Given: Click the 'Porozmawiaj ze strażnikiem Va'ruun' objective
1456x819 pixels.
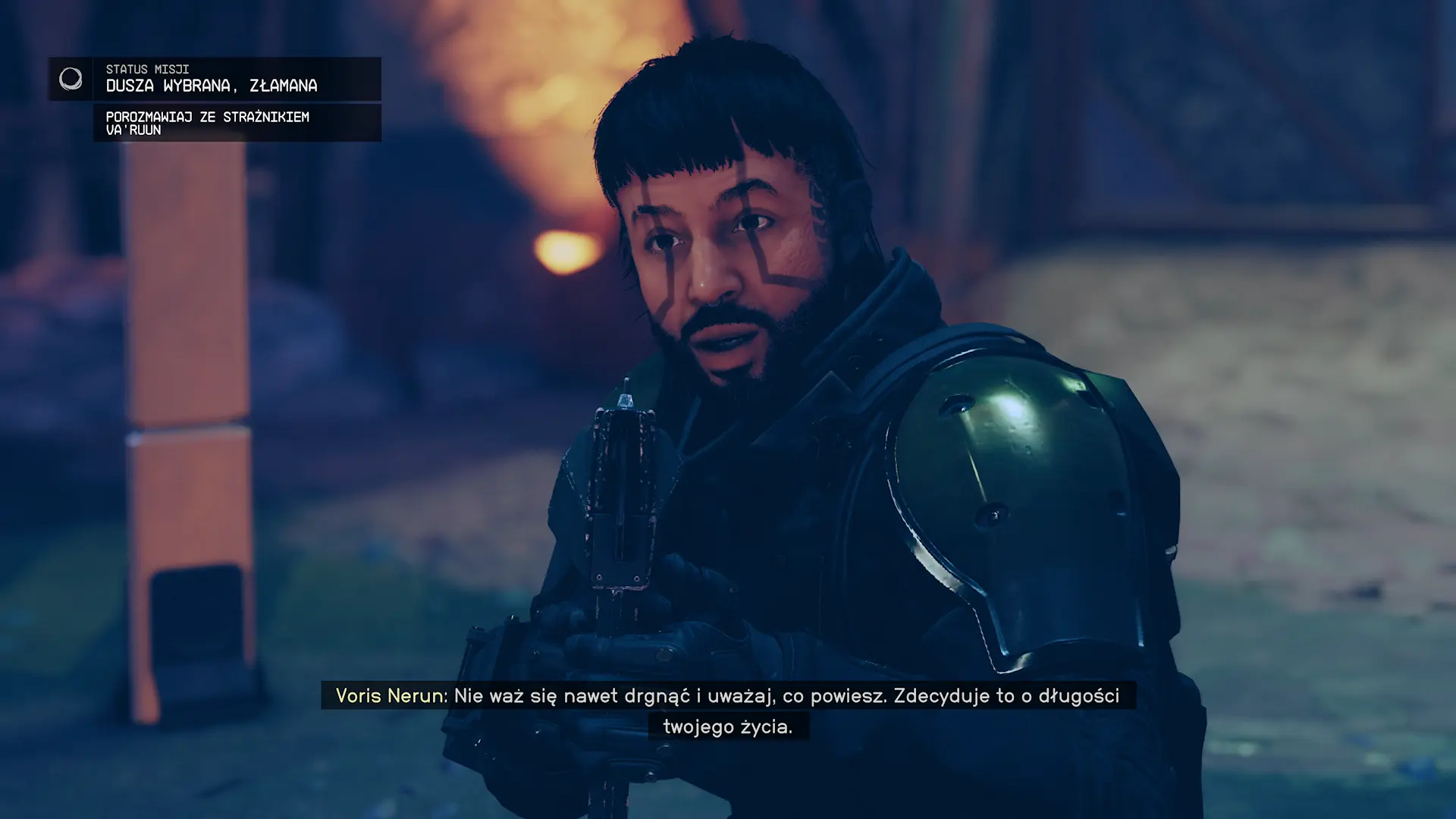Looking at the screenshot, I should pyautogui.click(x=207, y=123).
